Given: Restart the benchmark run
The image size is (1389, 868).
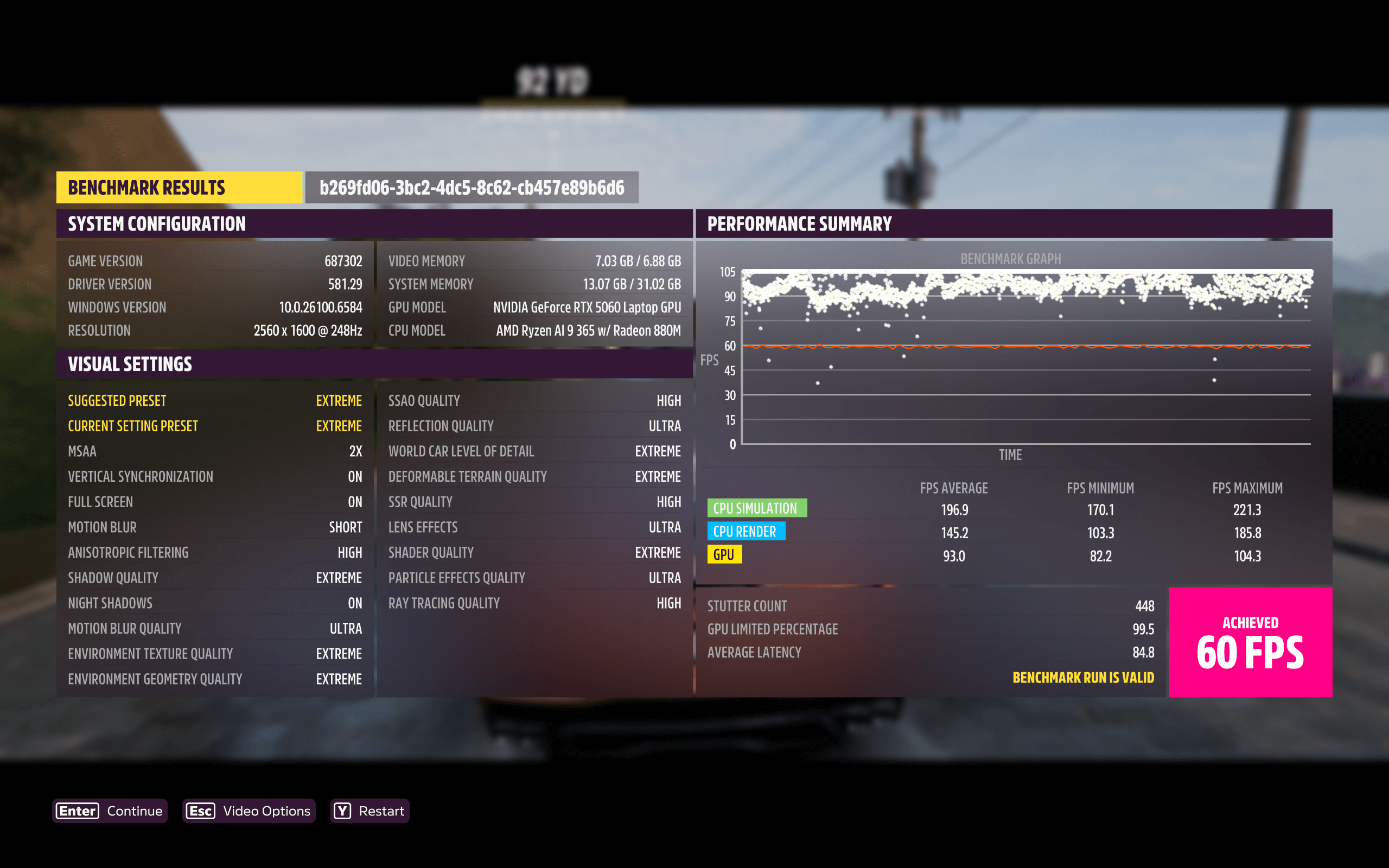Looking at the screenshot, I should coord(369,810).
